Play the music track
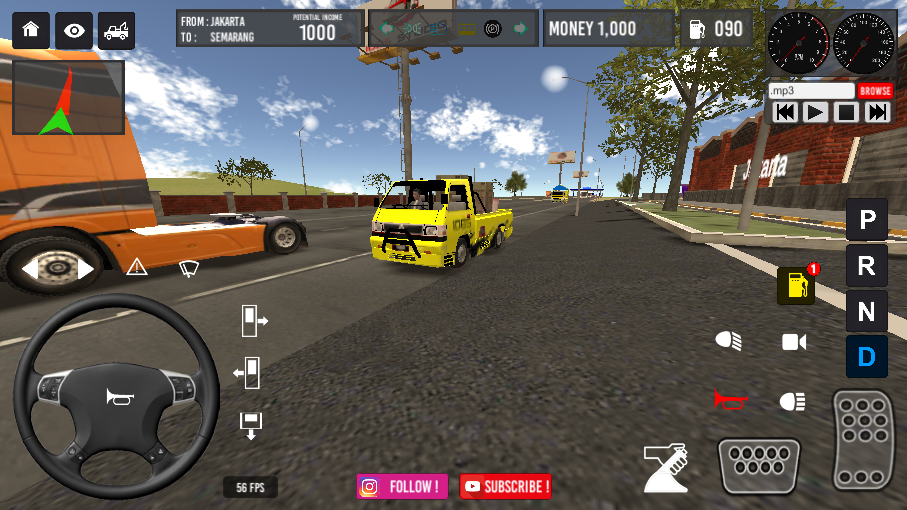 point(816,112)
